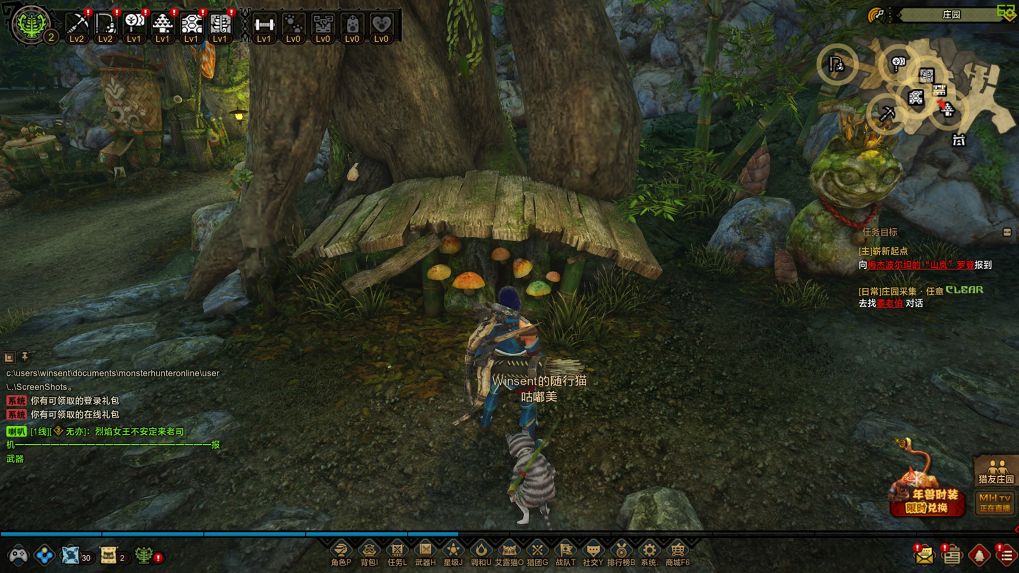Open the mail envelope icon
This screenshot has height=573, width=1019.
(924, 553)
